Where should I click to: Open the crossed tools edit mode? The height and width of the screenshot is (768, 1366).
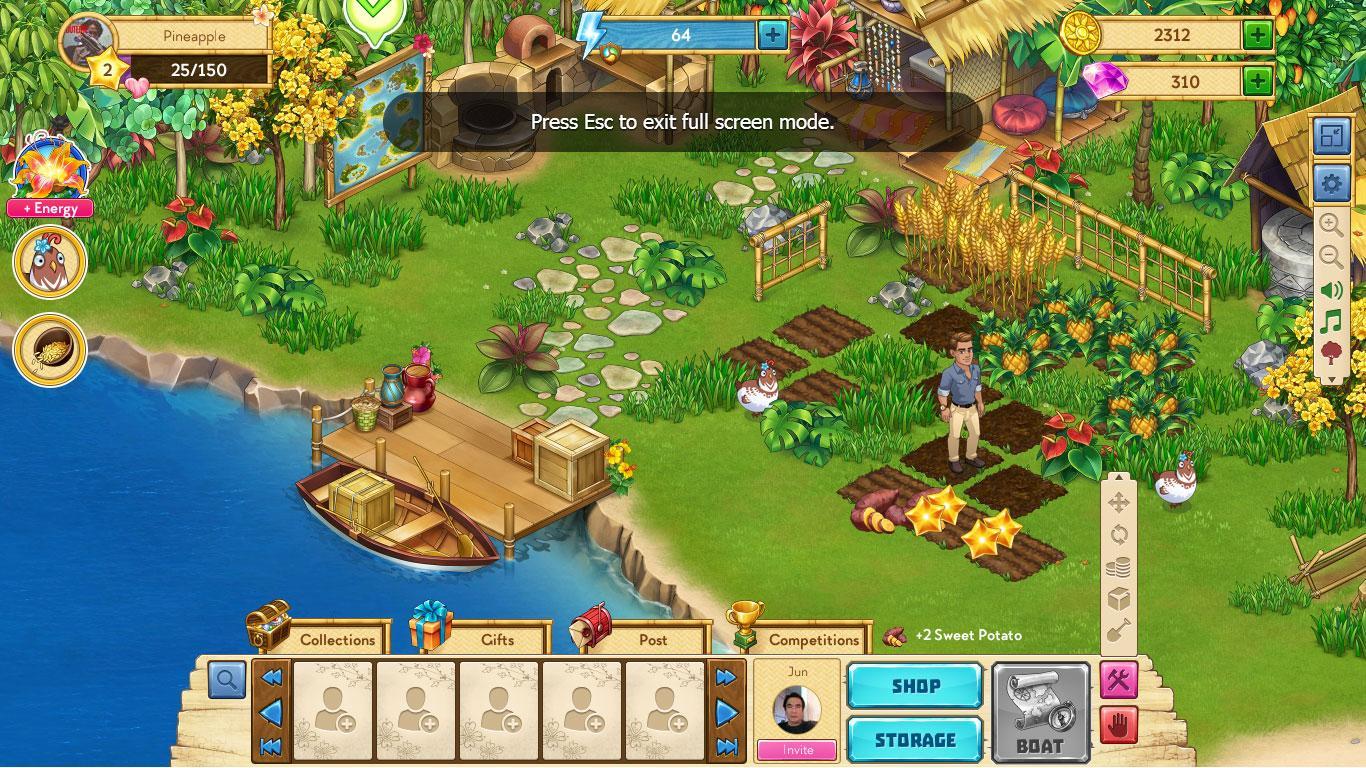(1119, 680)
